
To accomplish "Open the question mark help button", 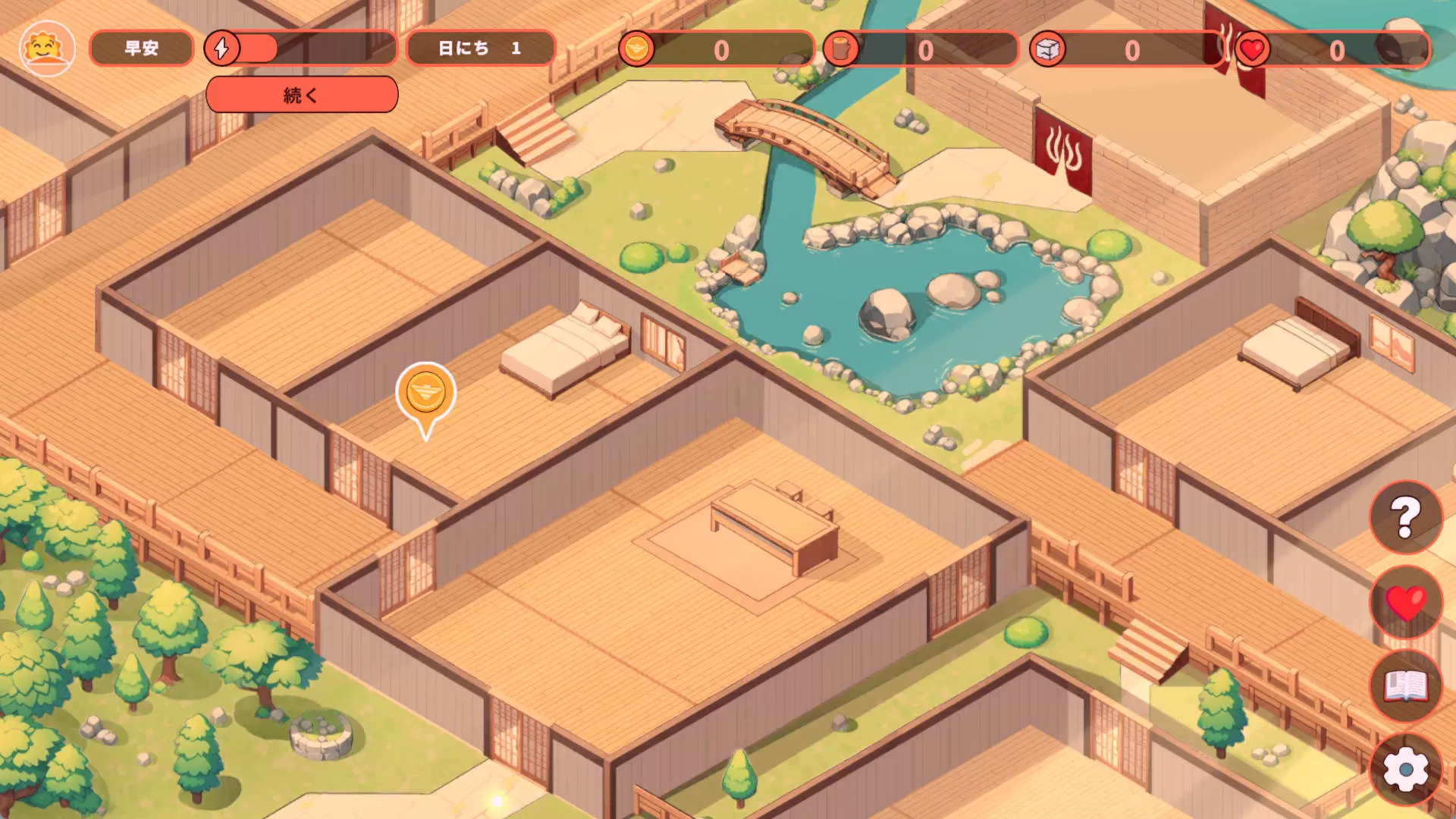I will coord(1405,517).
